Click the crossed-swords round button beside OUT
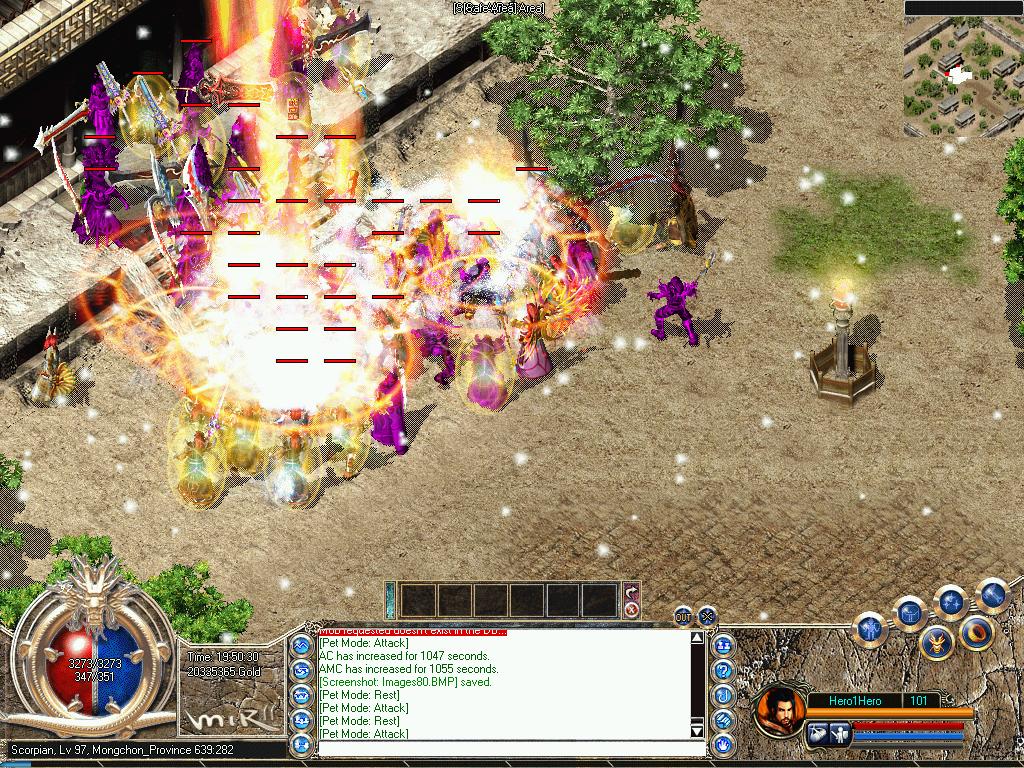This screenshot has width=1024, height=768. pos(707,617)
